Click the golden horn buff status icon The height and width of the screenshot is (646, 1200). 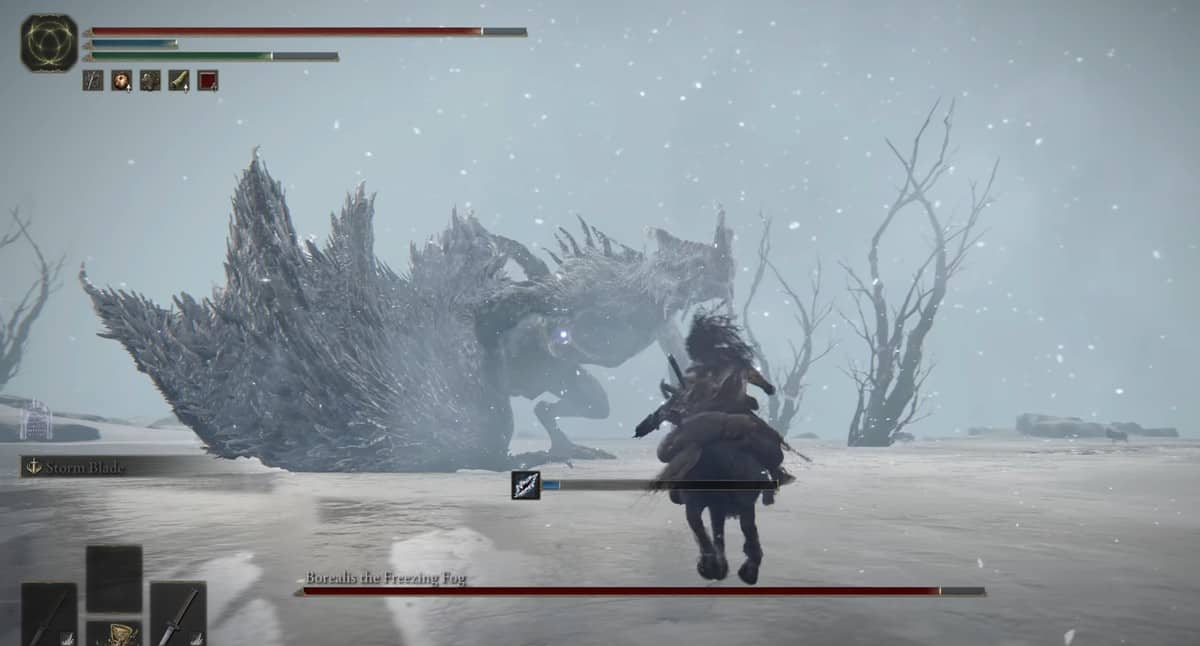[x=179, y=81]
